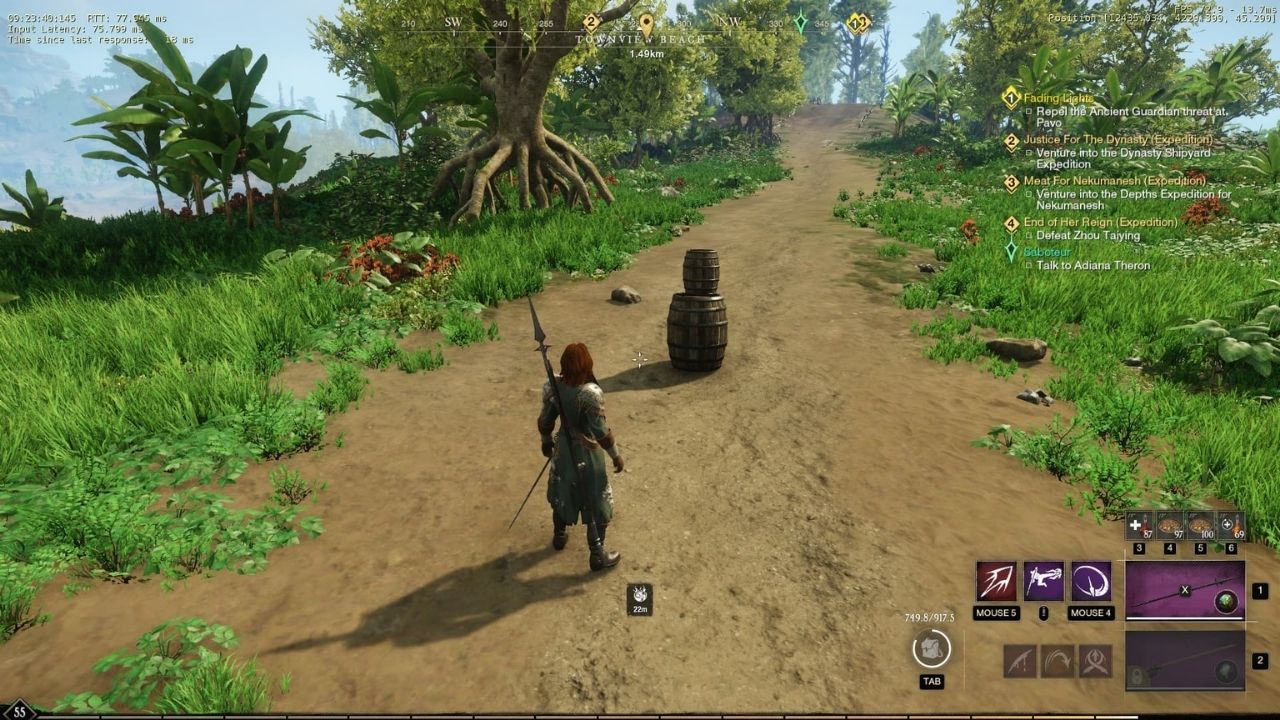1280x720 pixels.
Task: Use the health potion with 87 remaining
Action: coord(1139,525)
